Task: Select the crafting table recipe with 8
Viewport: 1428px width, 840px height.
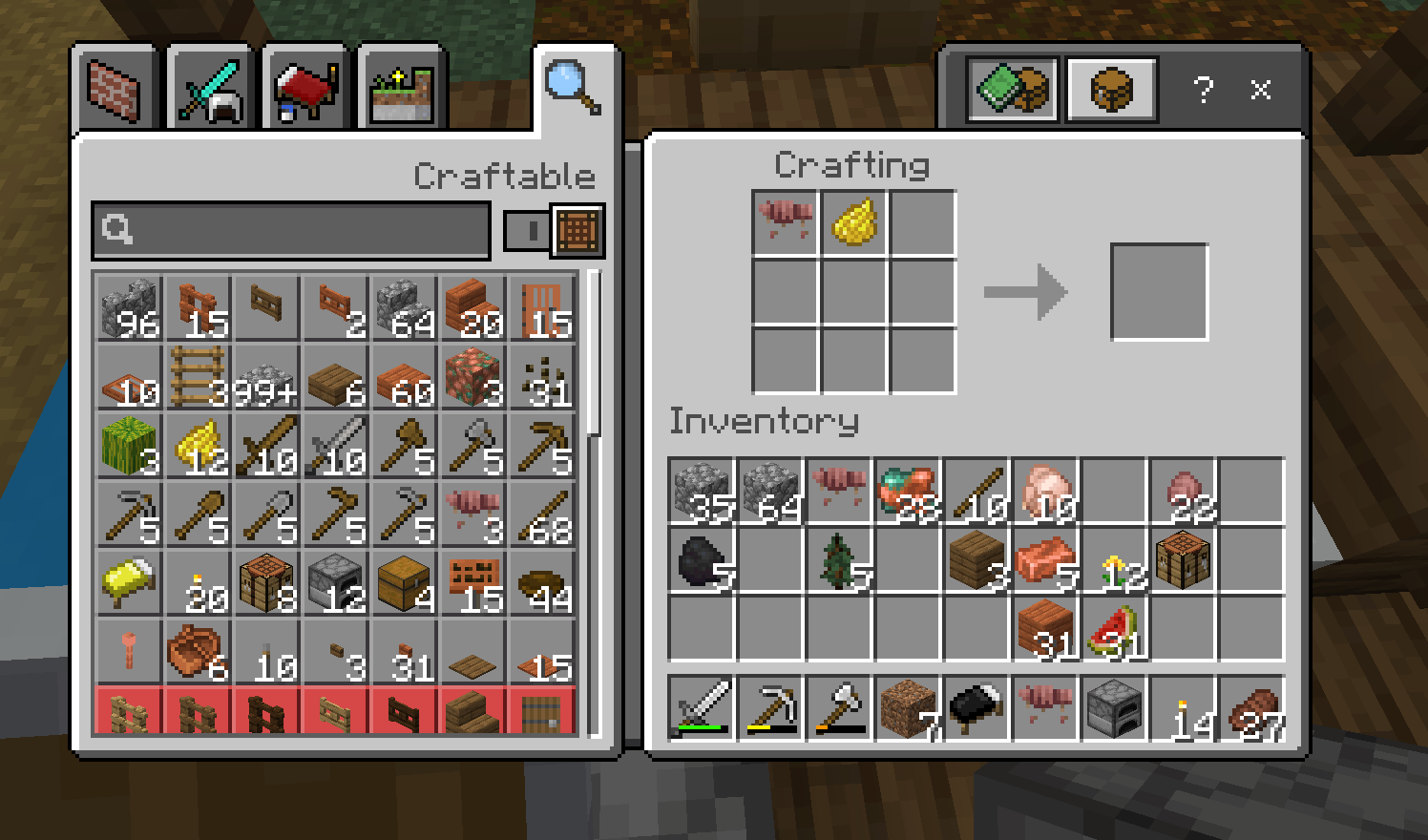Action: (266, 581)
